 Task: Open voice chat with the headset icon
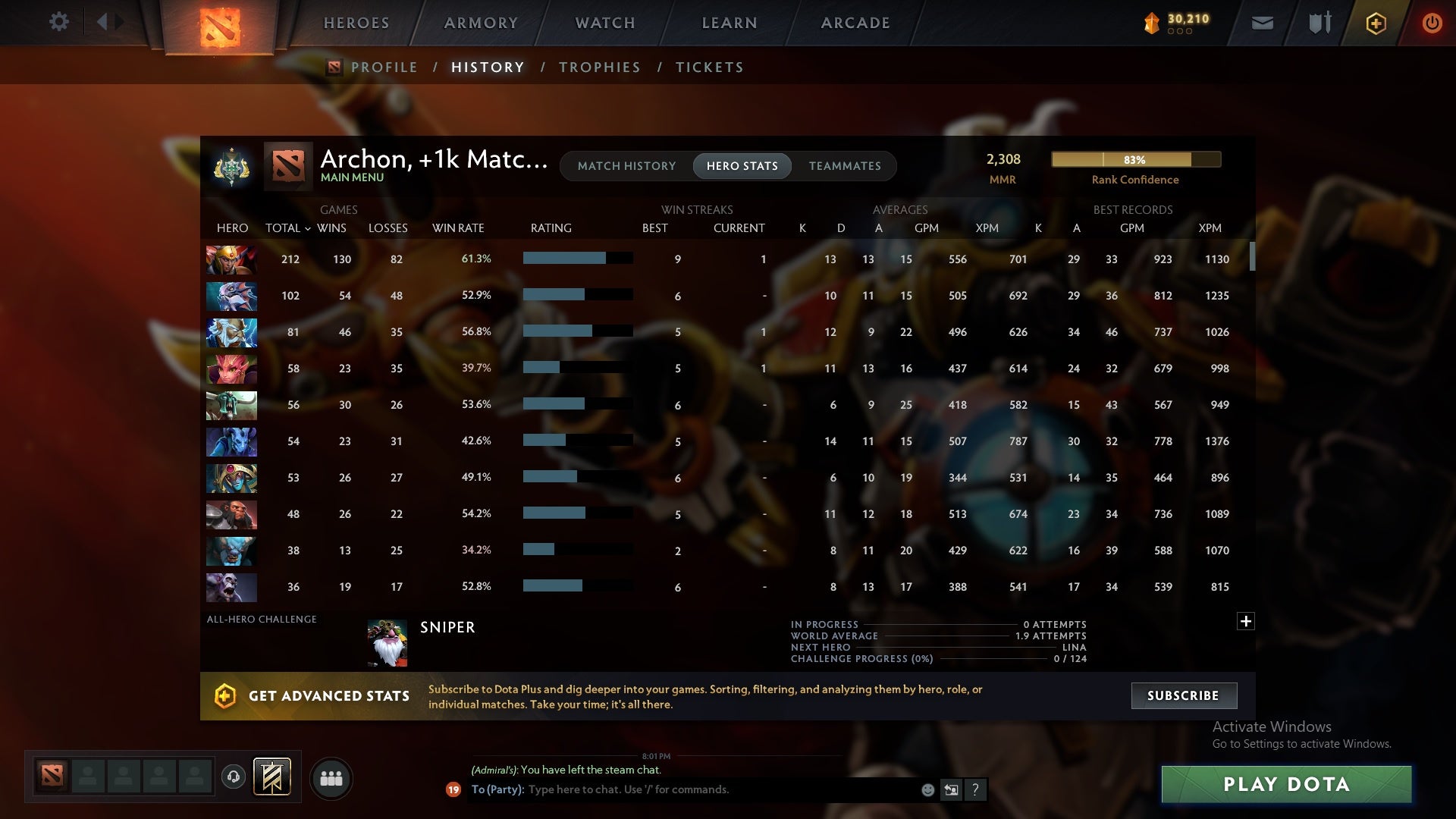click(234, 778)
